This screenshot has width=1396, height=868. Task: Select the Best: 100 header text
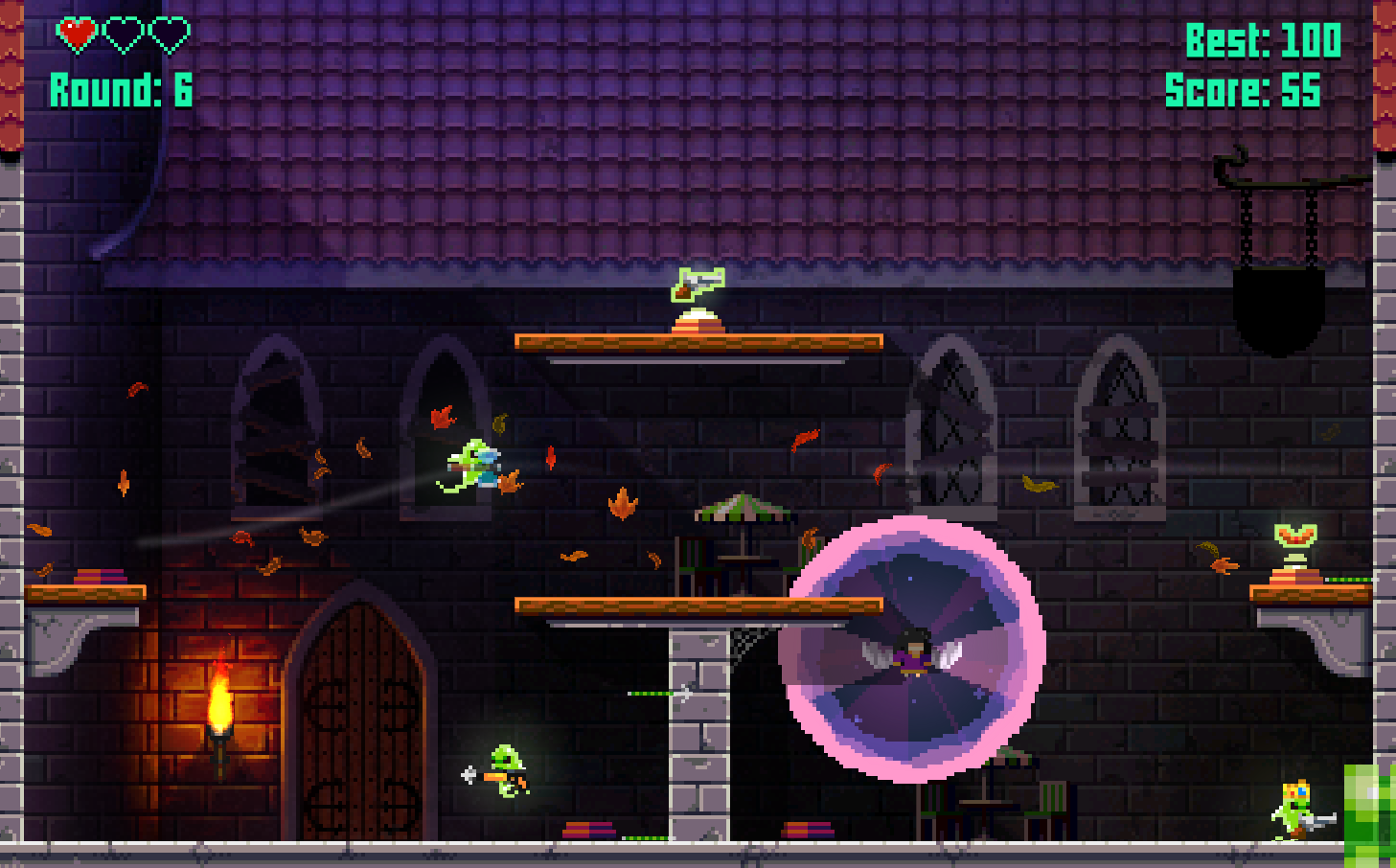click(1265, 41)
